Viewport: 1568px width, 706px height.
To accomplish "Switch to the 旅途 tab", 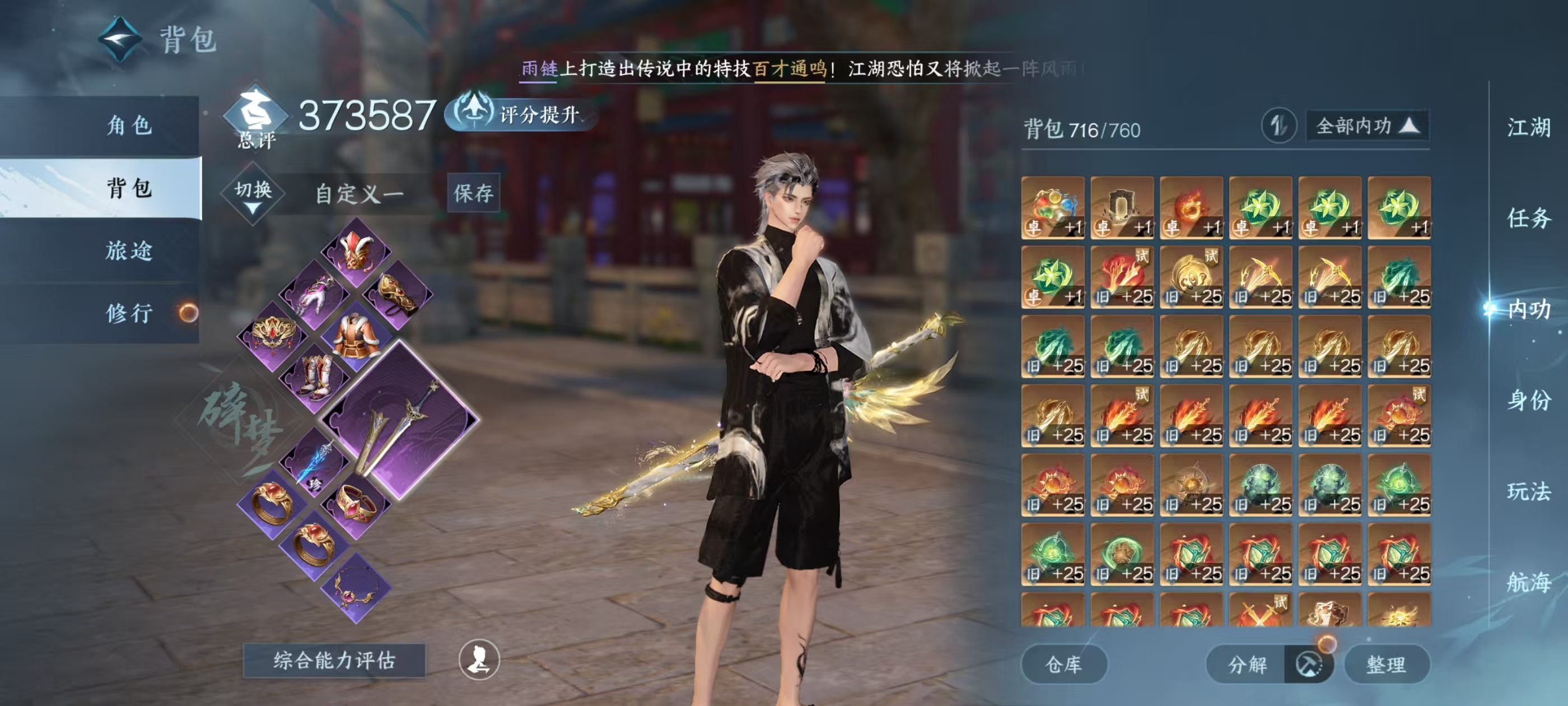I will [x=129, y=250].
